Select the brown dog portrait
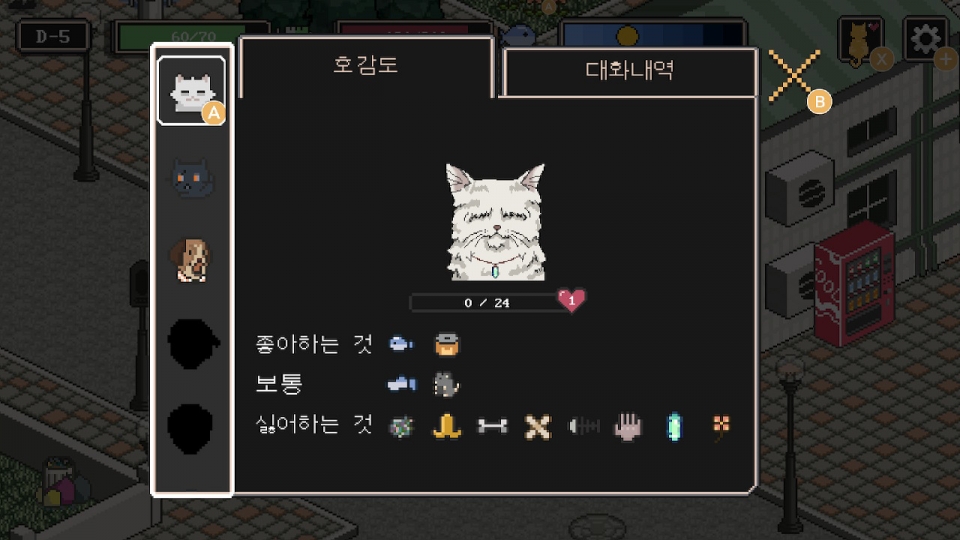The height and width of the screenshot is (540, 960). pyautogui.click(x=191, y=260)
